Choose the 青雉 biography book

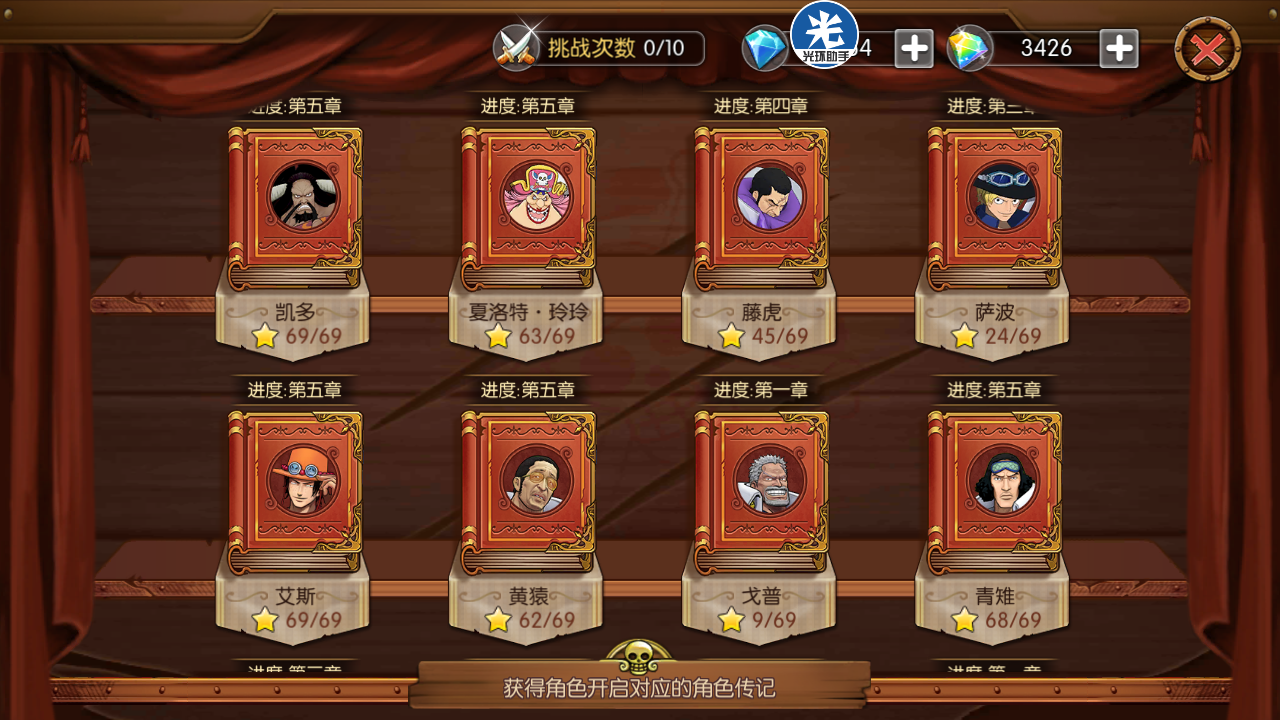click(x=995, y=492)
